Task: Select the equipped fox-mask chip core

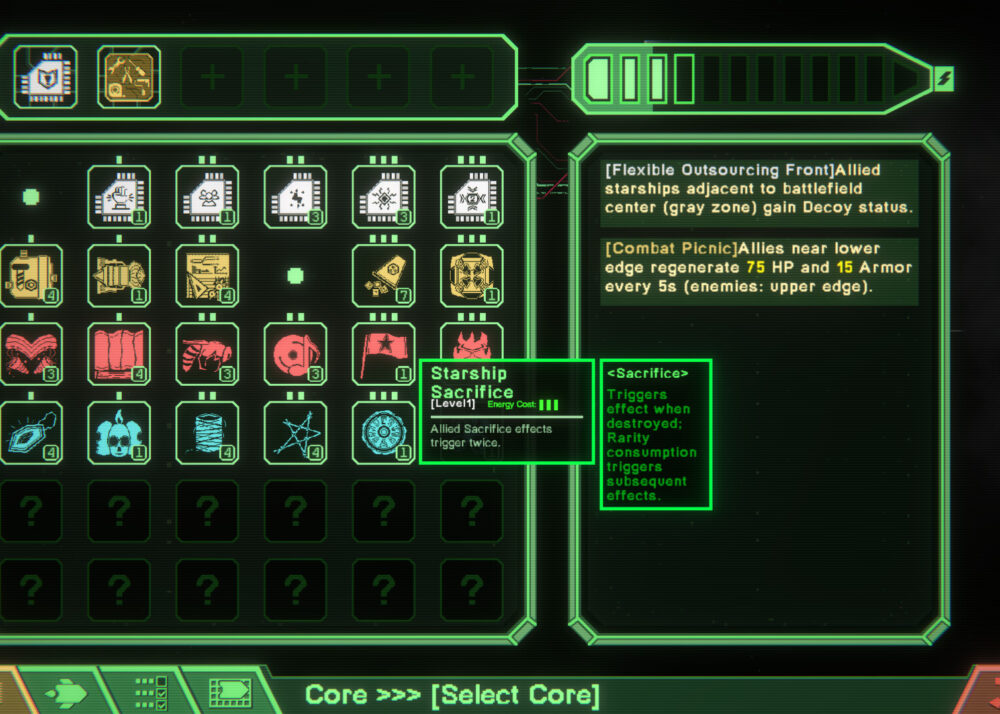Action: [46, 76]
